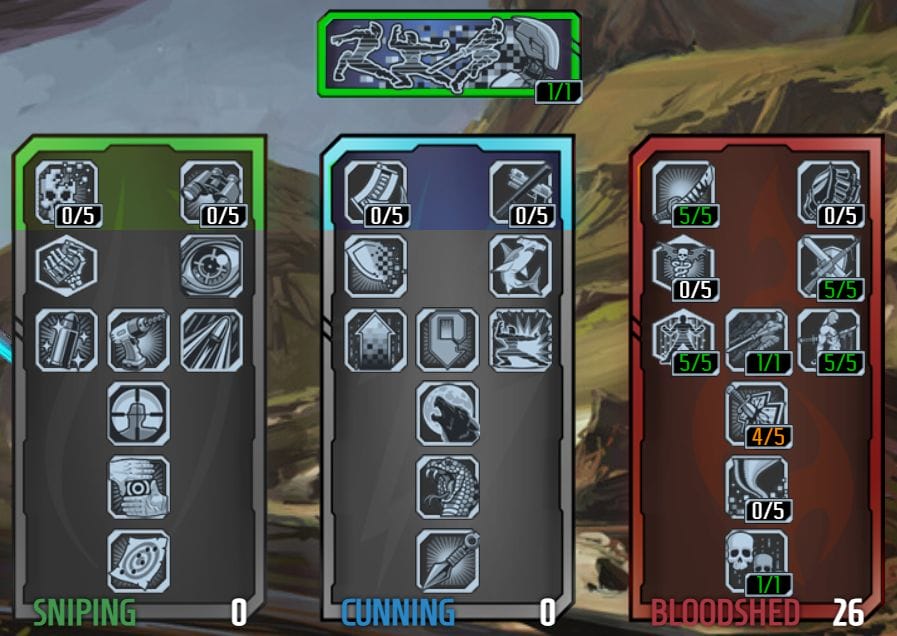Click the shield skill icon in Cunning
Screen dimensions: 897x636
[x=376, y=266]
